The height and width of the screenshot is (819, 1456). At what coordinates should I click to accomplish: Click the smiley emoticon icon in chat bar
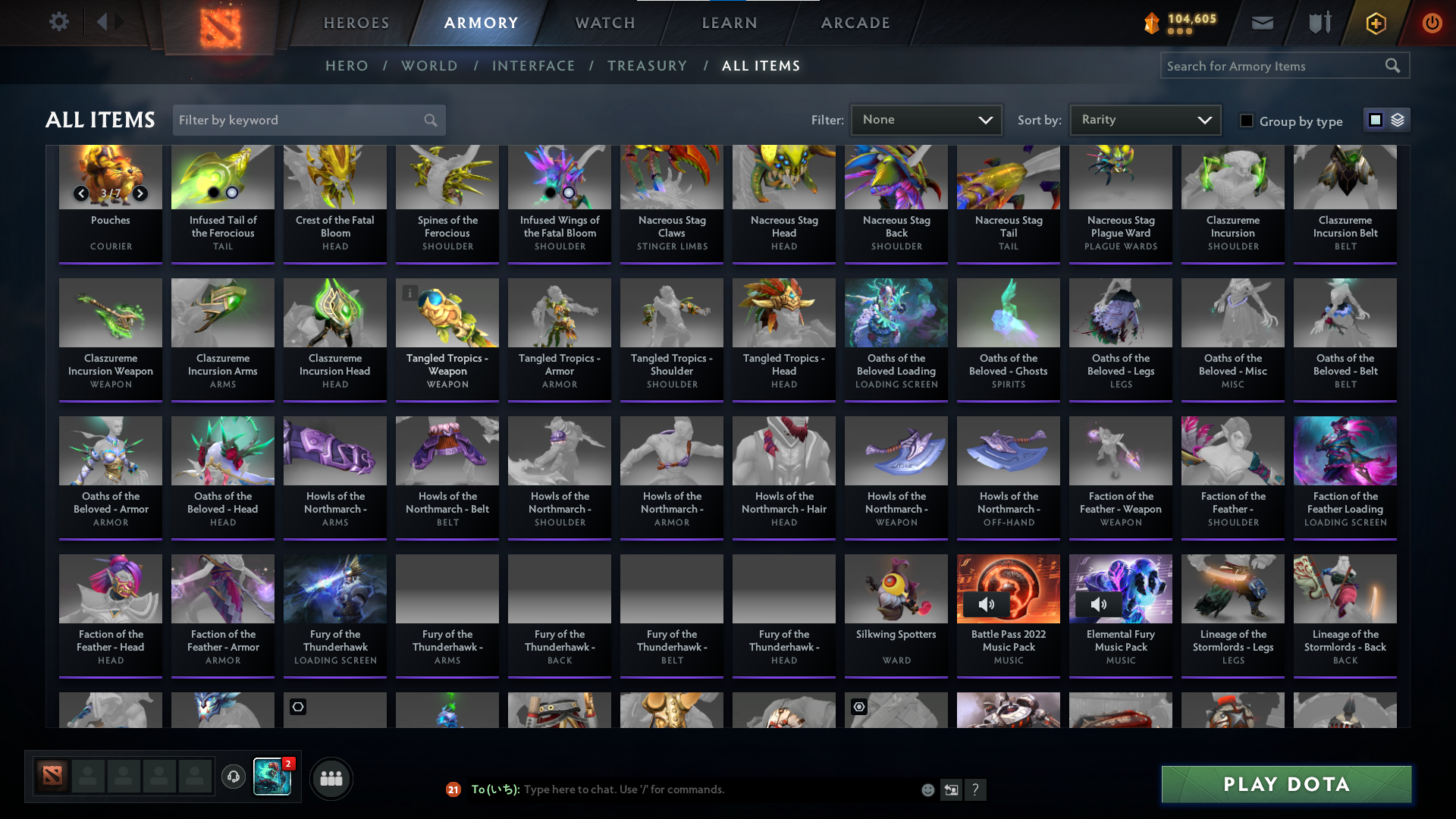pyautogui.click(x=927, y=789)
